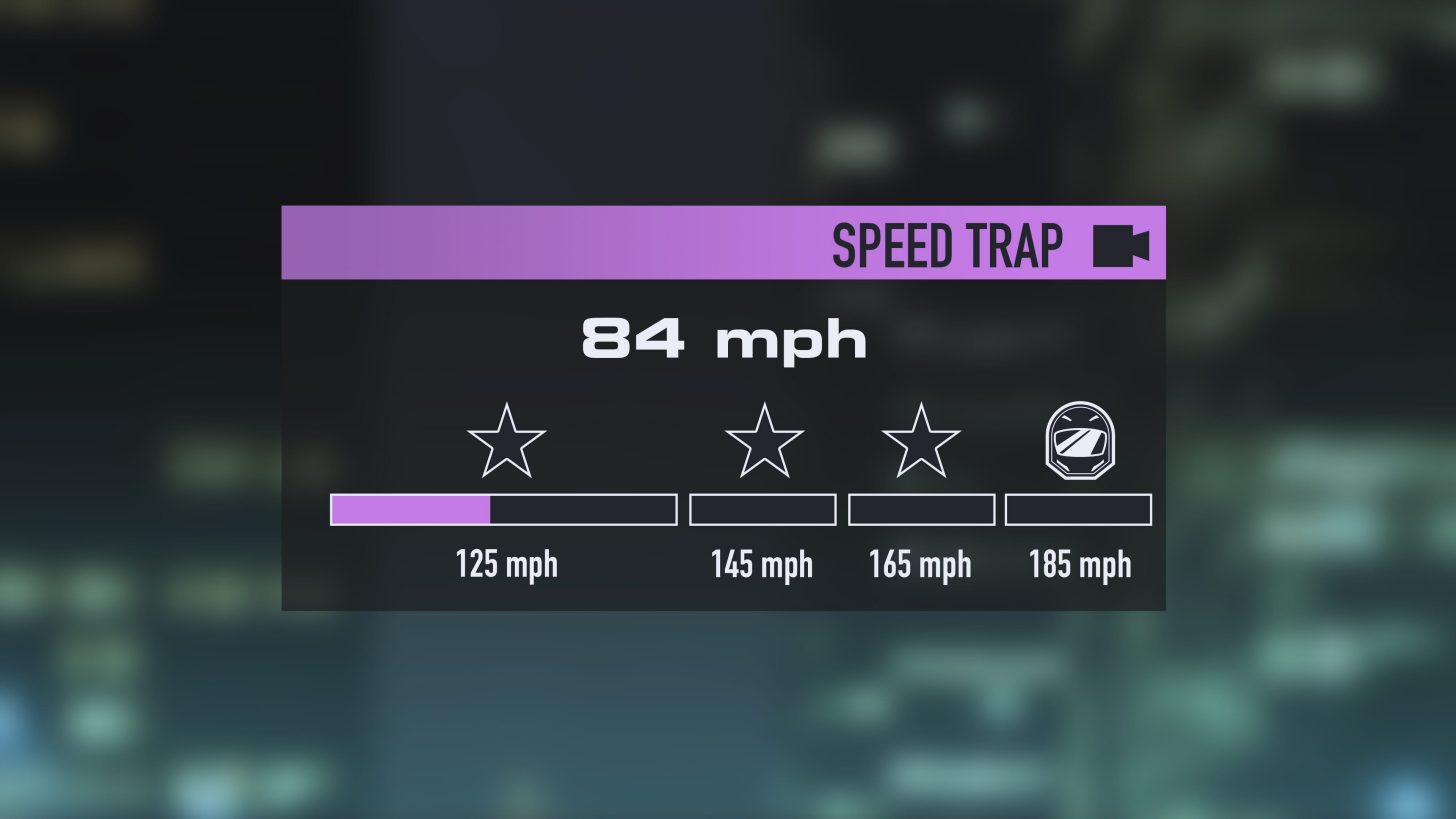Click the 125 mph target label
This screenshot has width=1456, height=819.
click(506, 564)
